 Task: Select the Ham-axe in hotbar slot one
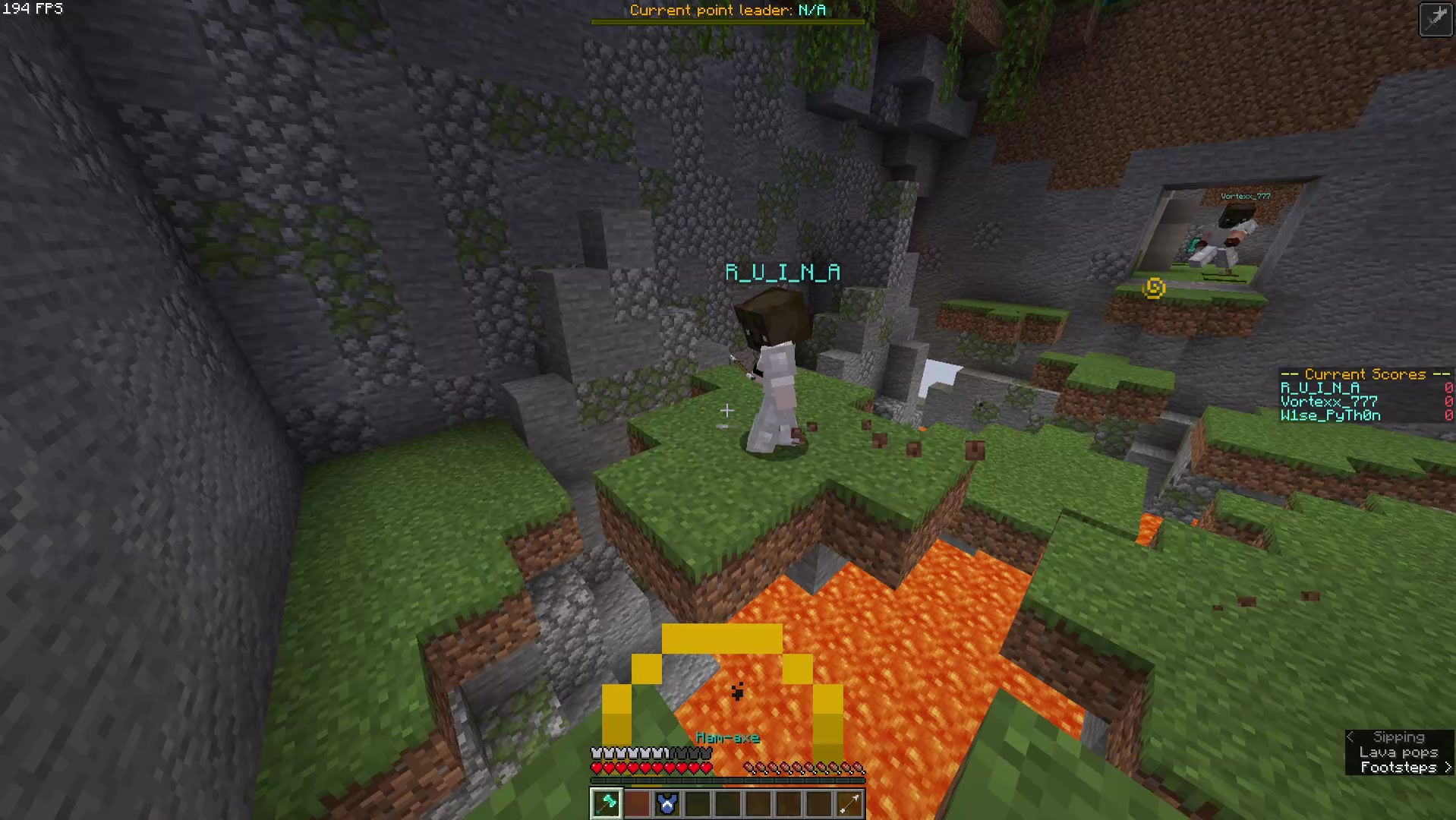point(606,803)
